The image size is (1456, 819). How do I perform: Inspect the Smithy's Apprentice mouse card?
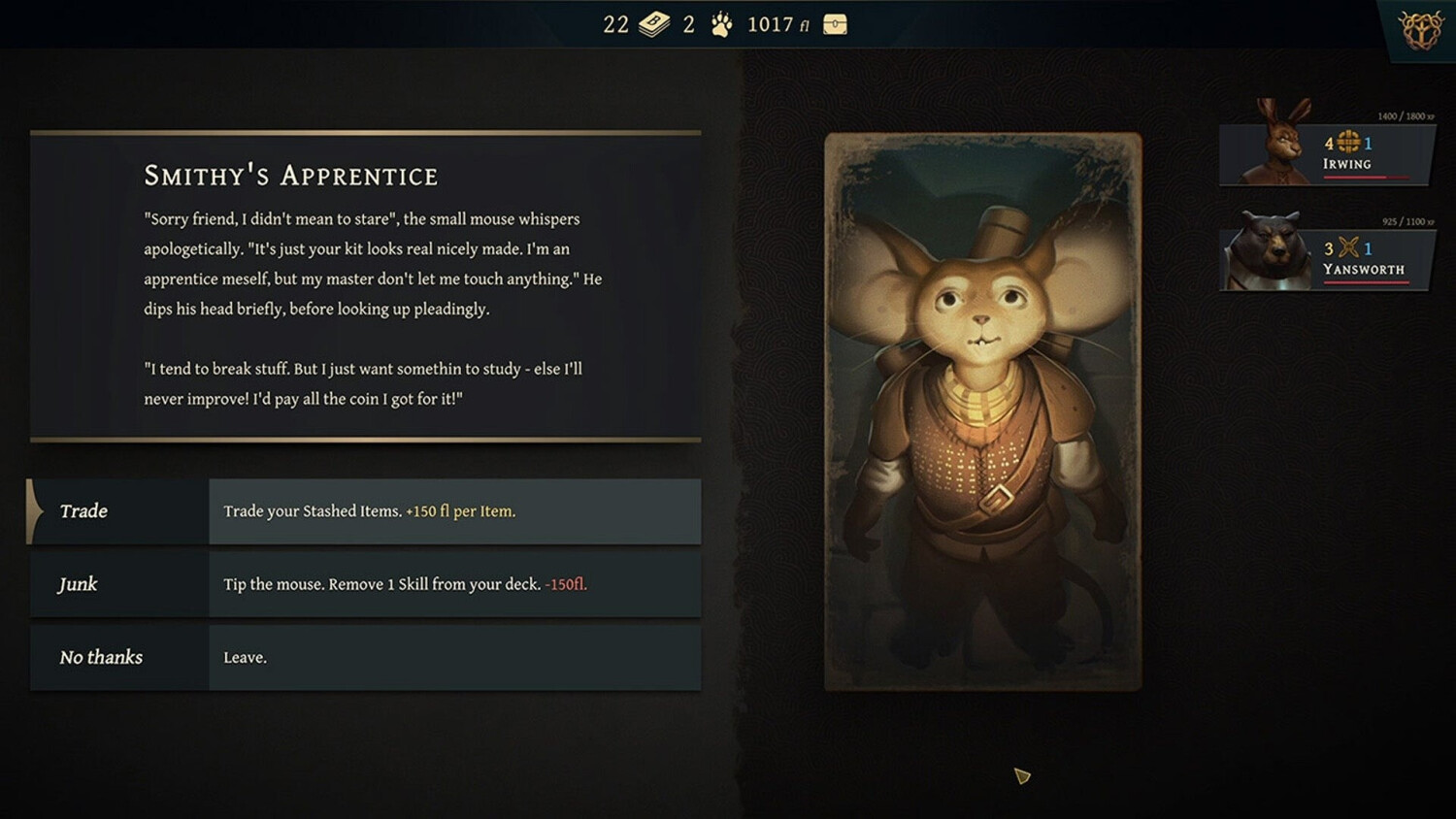(982, 411)
